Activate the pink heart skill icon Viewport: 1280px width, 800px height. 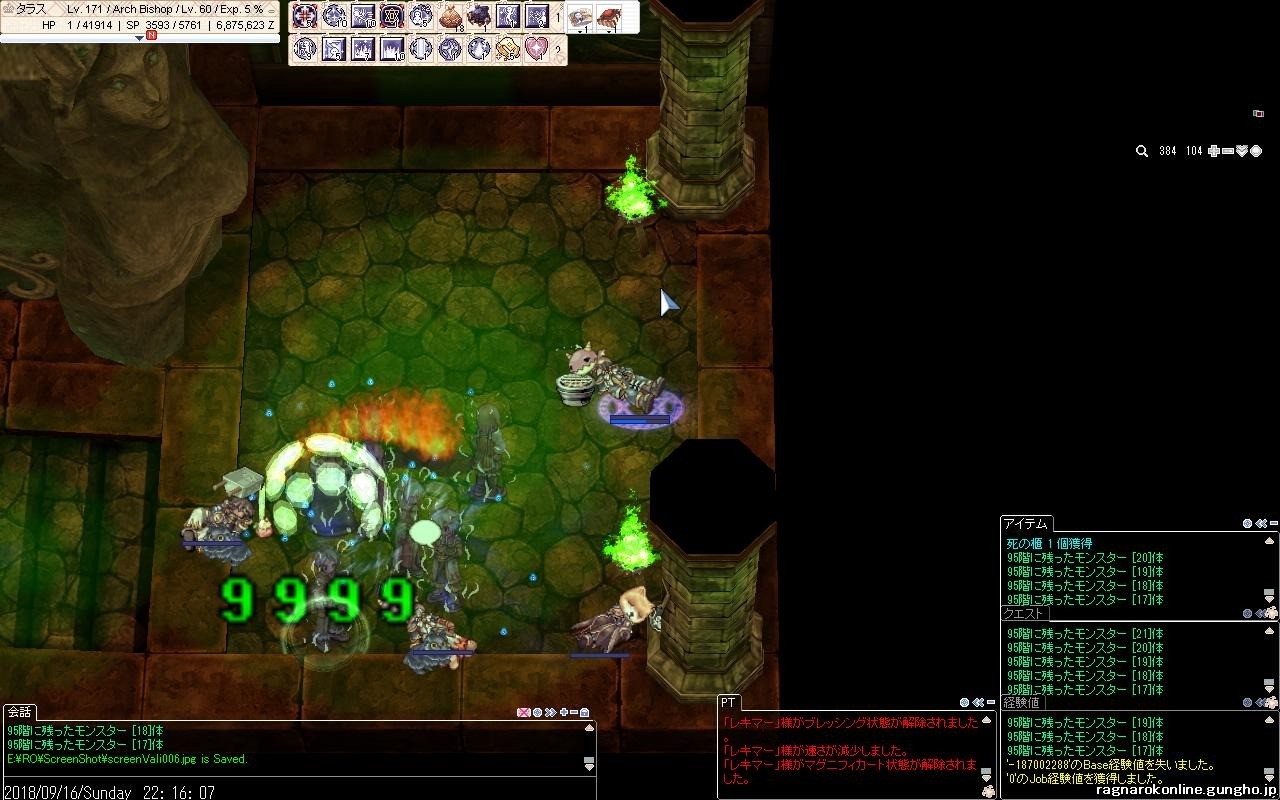[x=537, y=49]
